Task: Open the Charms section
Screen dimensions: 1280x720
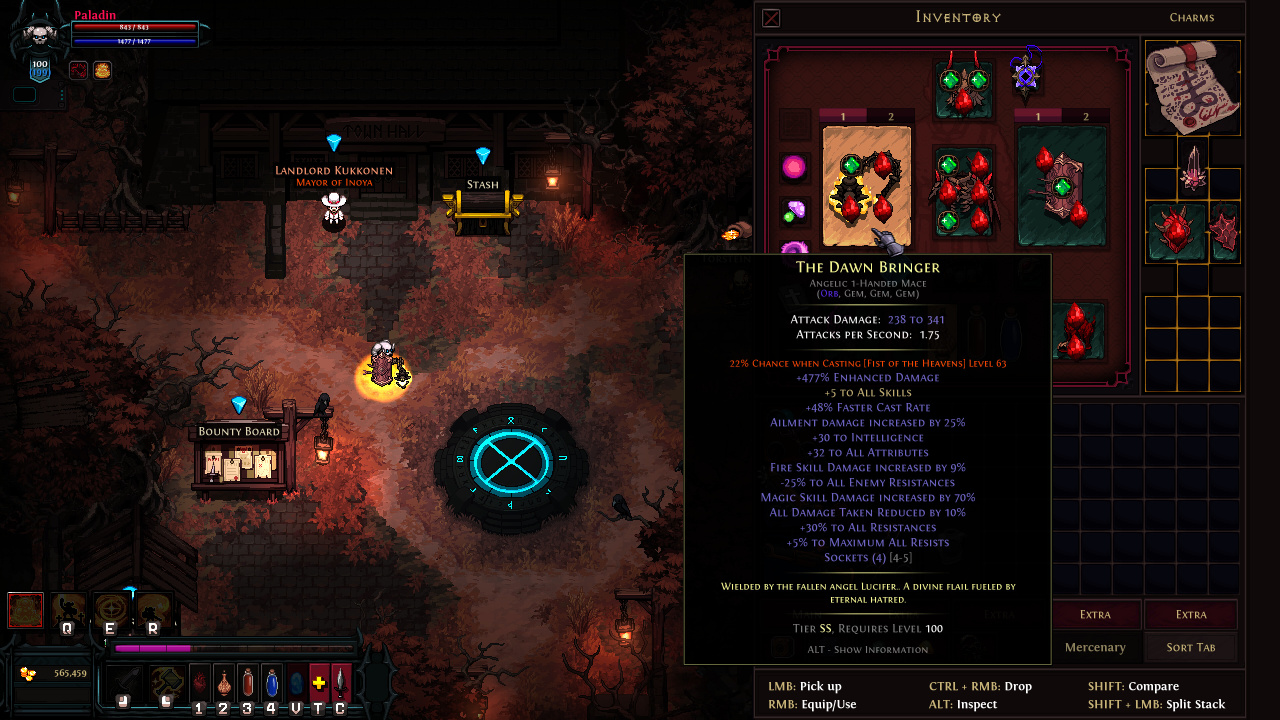Action: pos(1191,17)
